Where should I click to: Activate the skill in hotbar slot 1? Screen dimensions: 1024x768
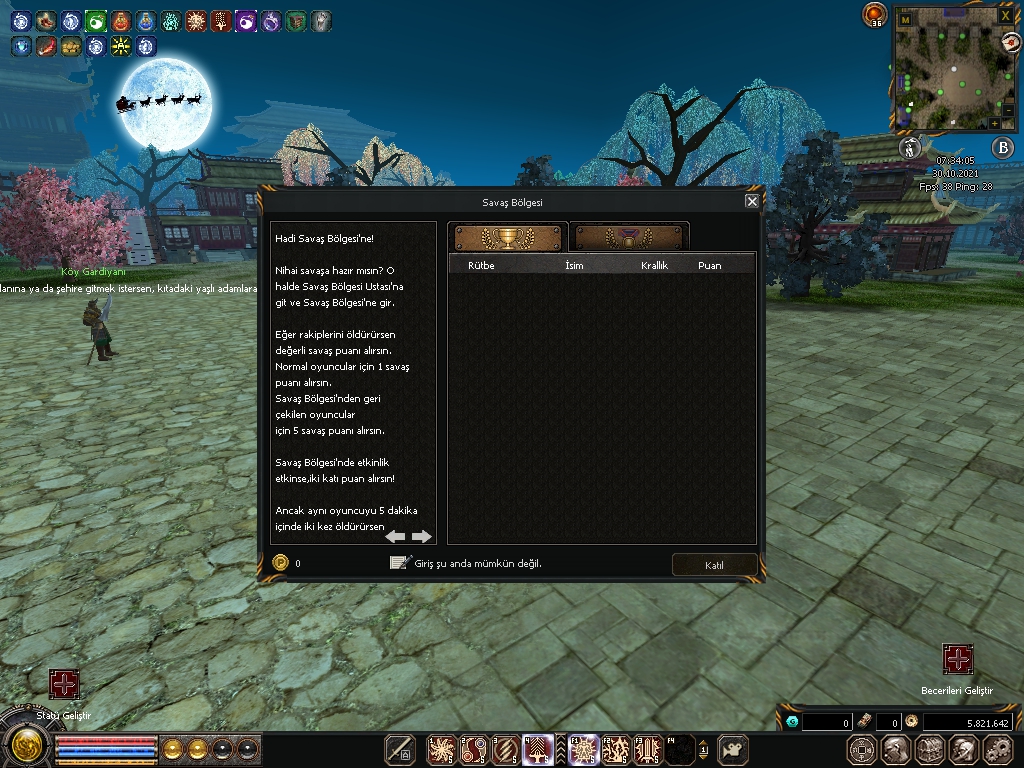click(441, 749)
